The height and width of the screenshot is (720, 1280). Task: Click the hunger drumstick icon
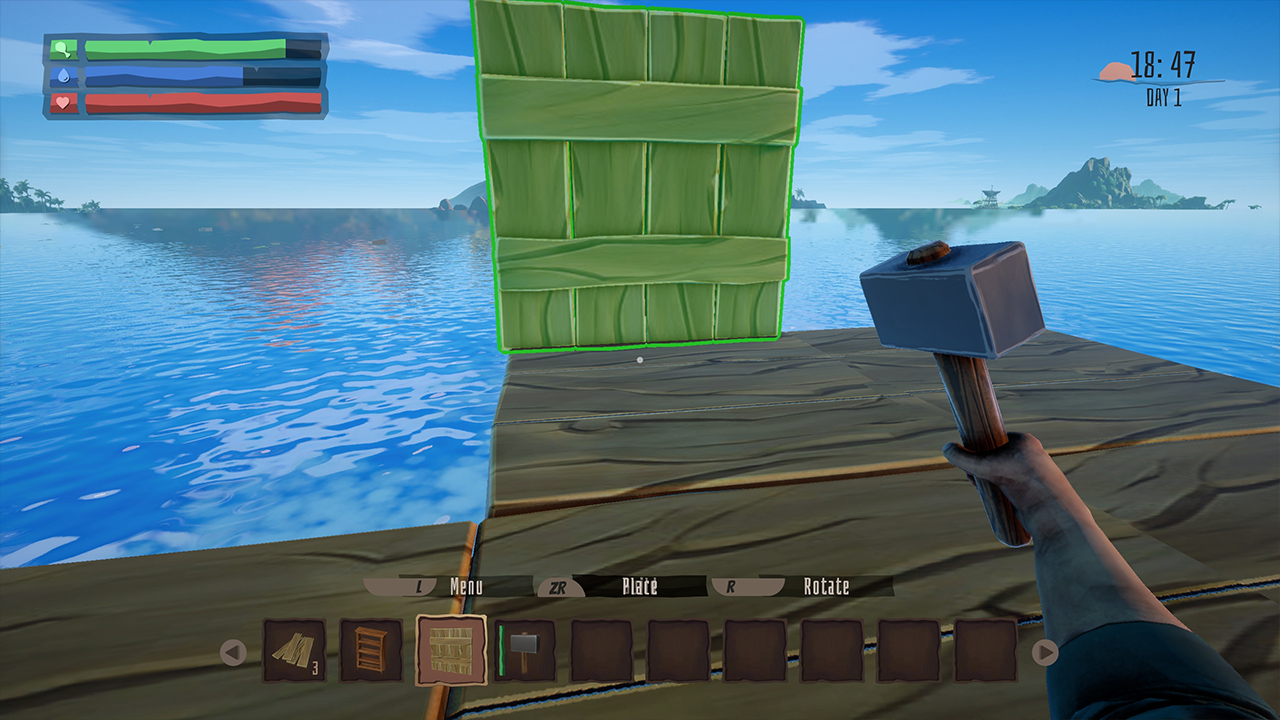62,48
